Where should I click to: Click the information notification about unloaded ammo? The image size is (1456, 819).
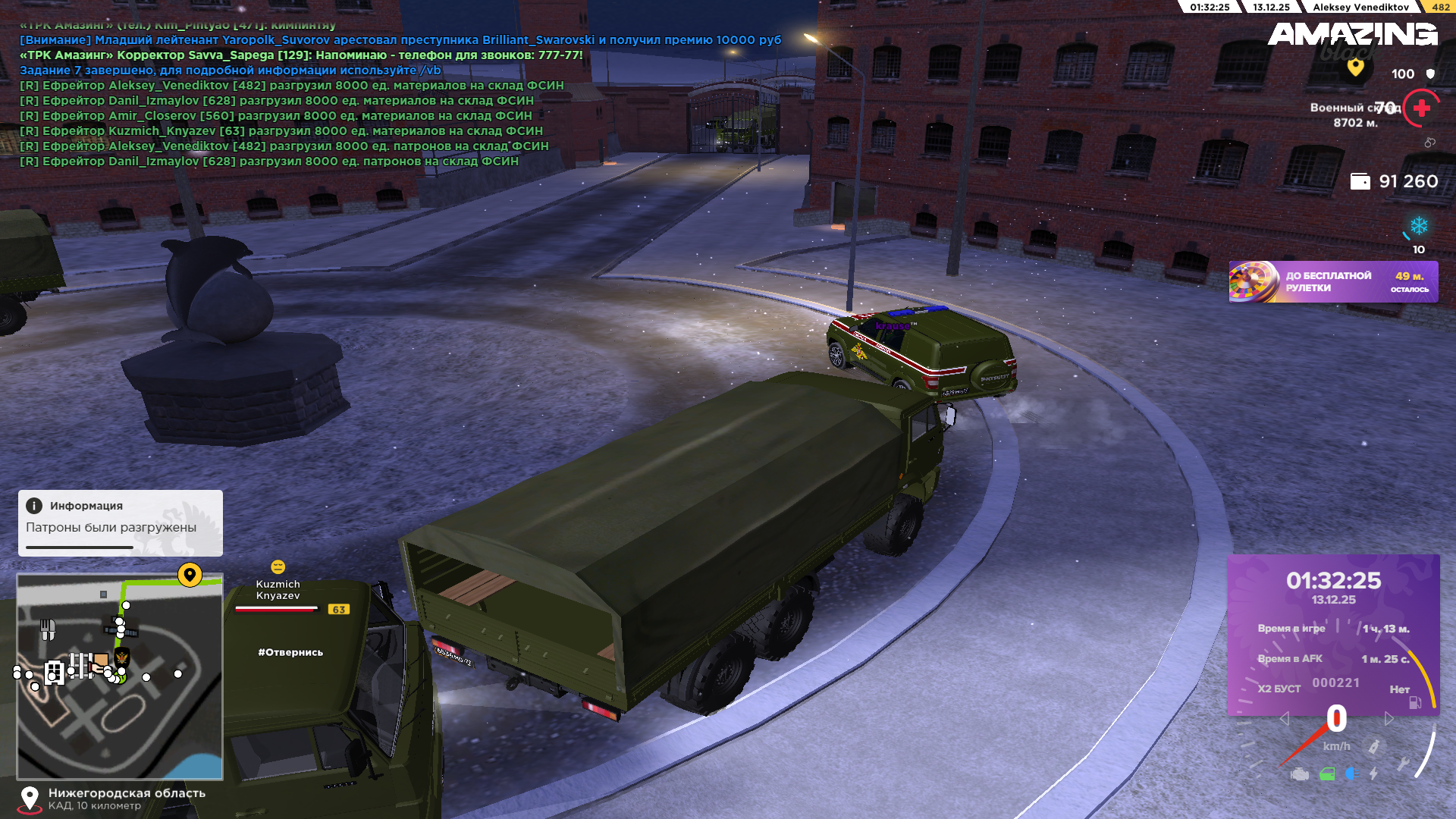coord(120,522)
